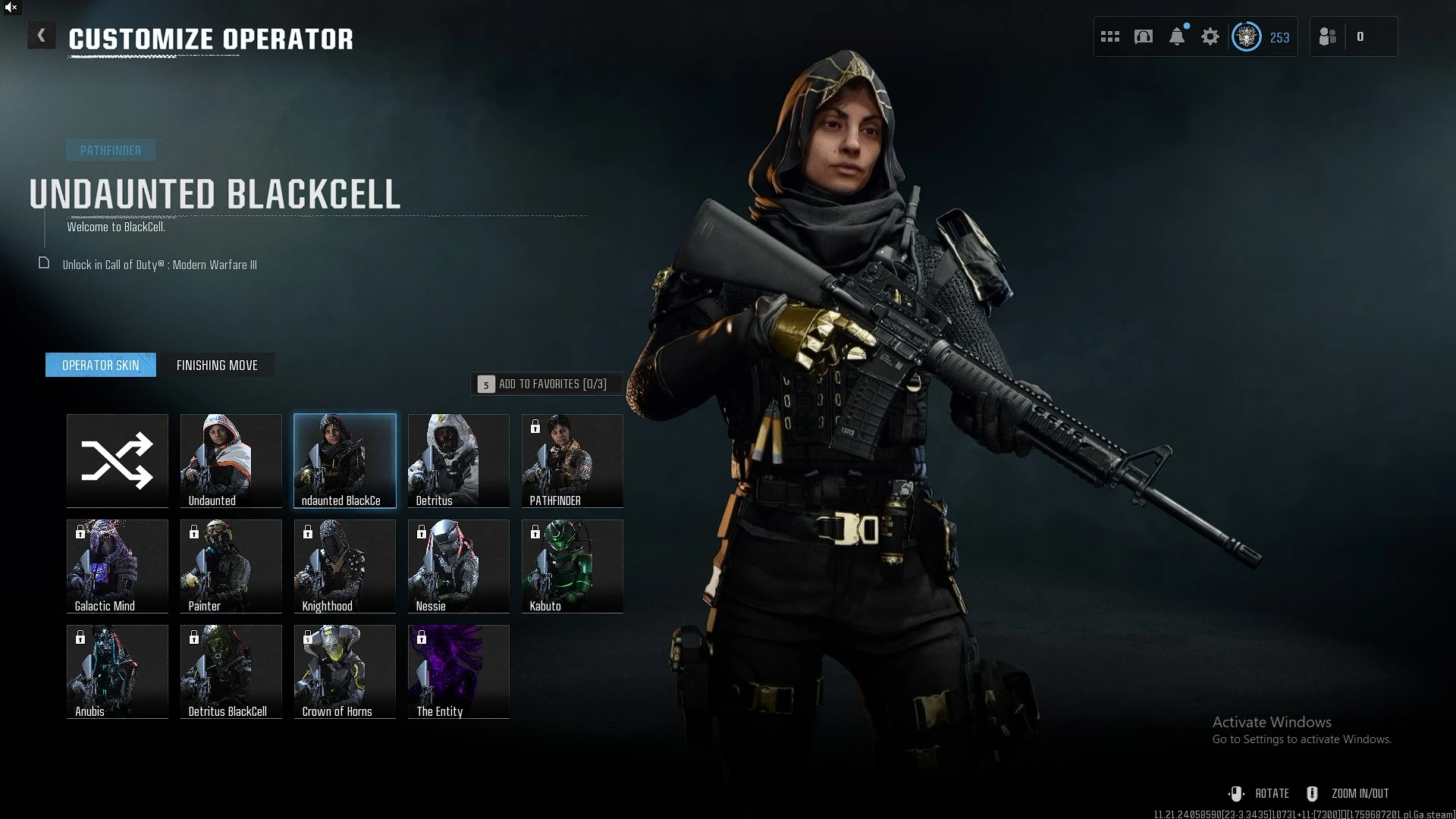
Task: Select the Operator Skin tab
Action: pyautogui.click(x=101, y=365)
